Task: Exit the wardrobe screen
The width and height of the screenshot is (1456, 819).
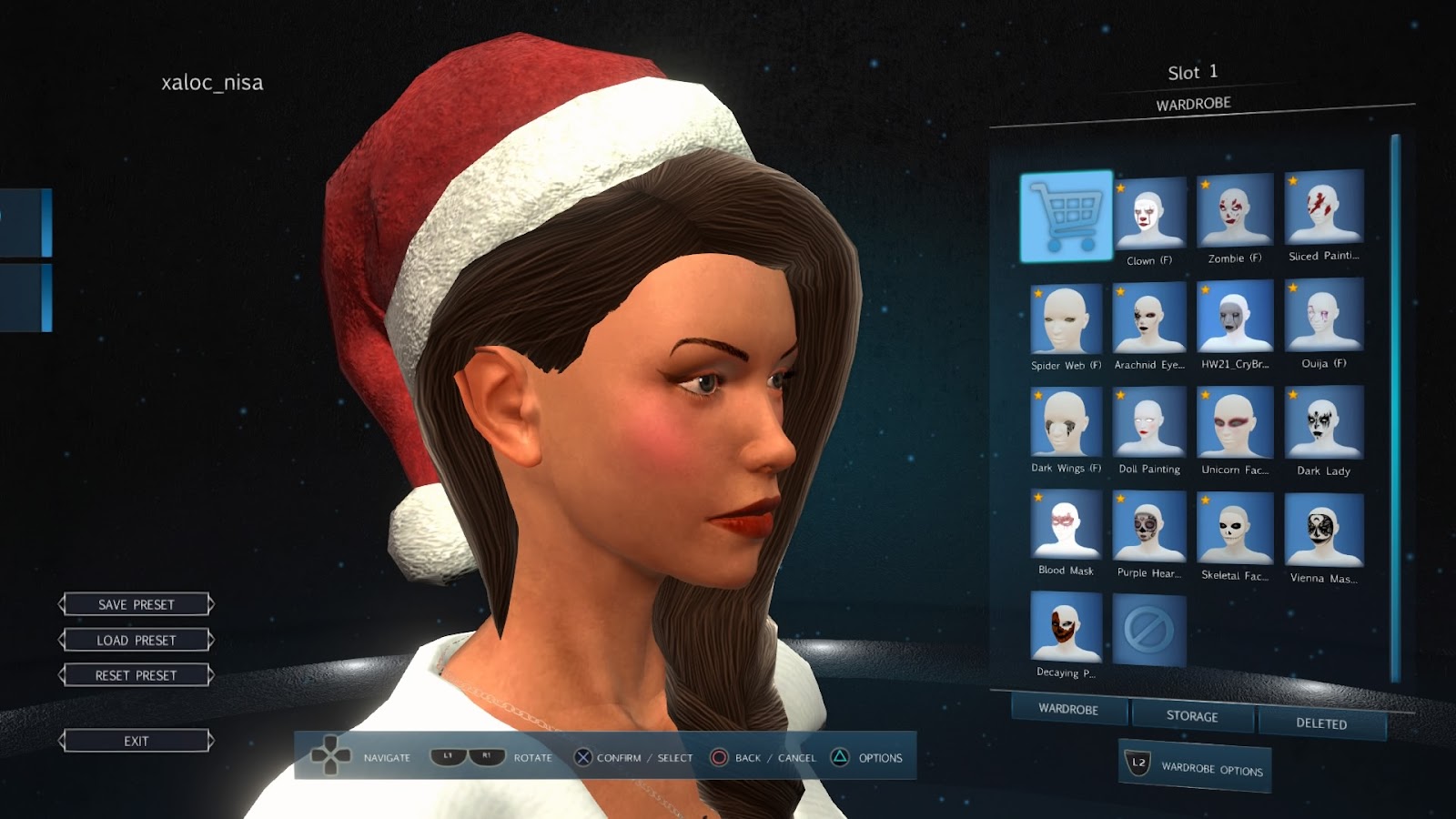Action: tap(136, 741)
